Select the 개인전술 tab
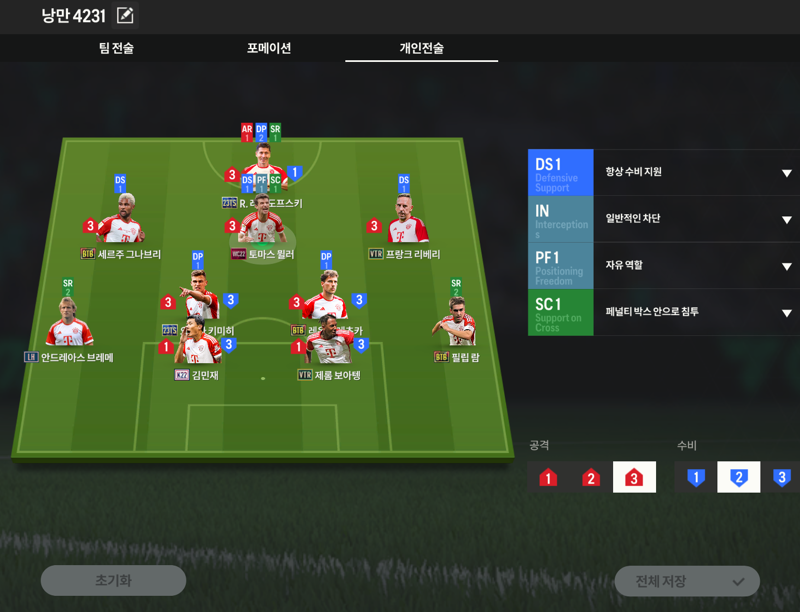Viewport: 800px width, 612px height. (421, 48)
